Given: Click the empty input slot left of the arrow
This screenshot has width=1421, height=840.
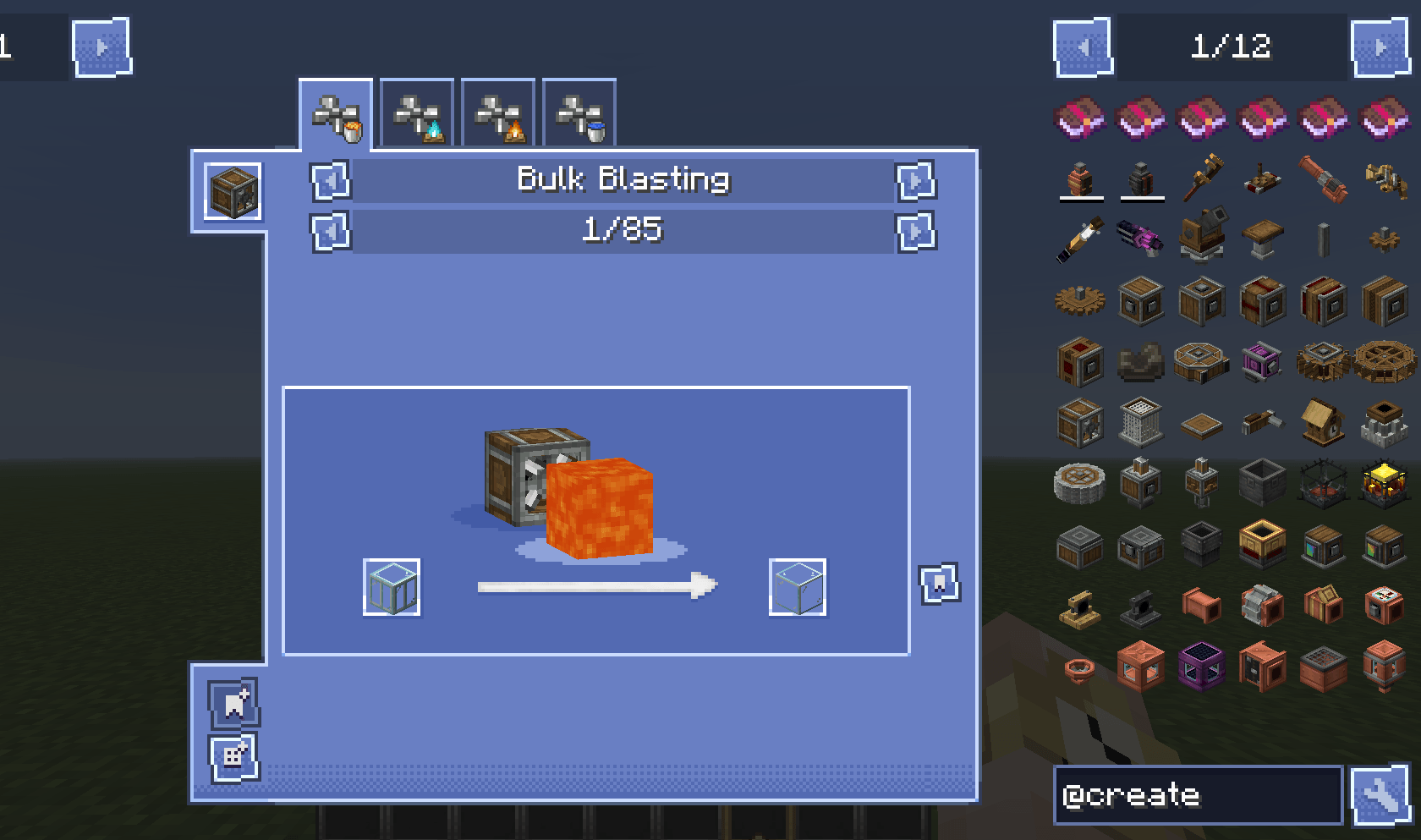Looking at the screenshot, I should pyautogui.click(x=392, y=588).
